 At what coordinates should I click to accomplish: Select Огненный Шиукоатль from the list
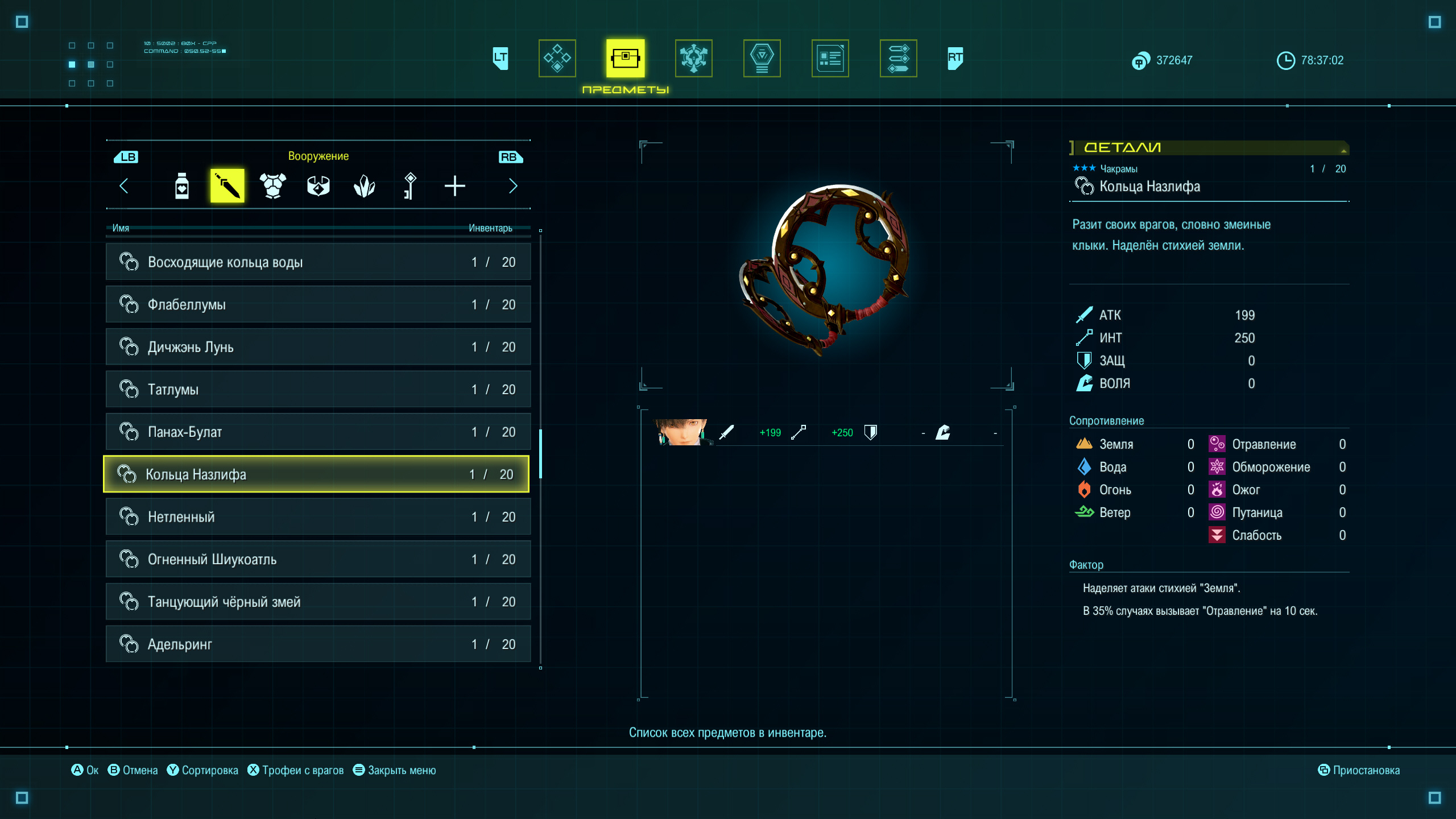click(x=317, y=560)
